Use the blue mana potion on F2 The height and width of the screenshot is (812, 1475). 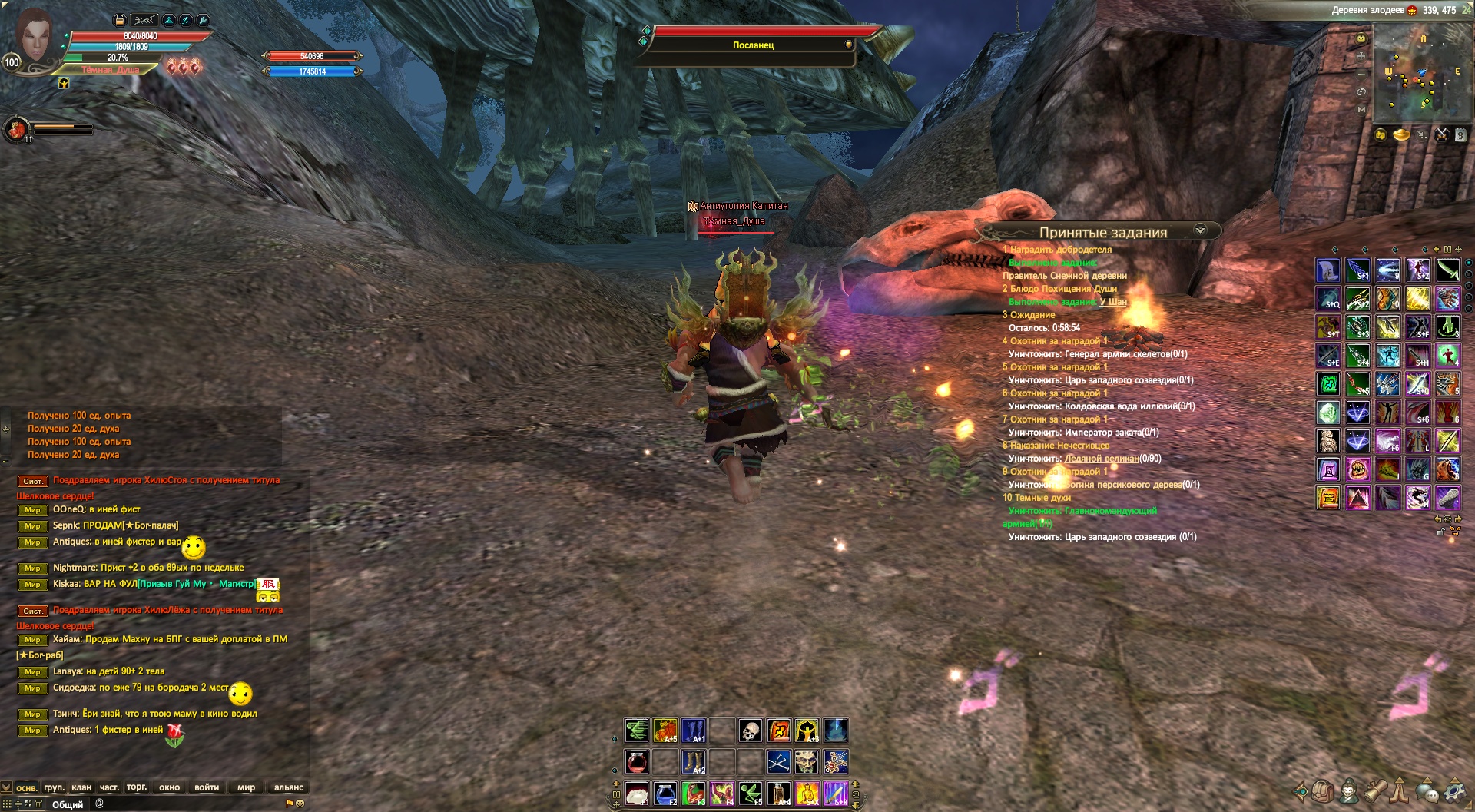point(665,793)
